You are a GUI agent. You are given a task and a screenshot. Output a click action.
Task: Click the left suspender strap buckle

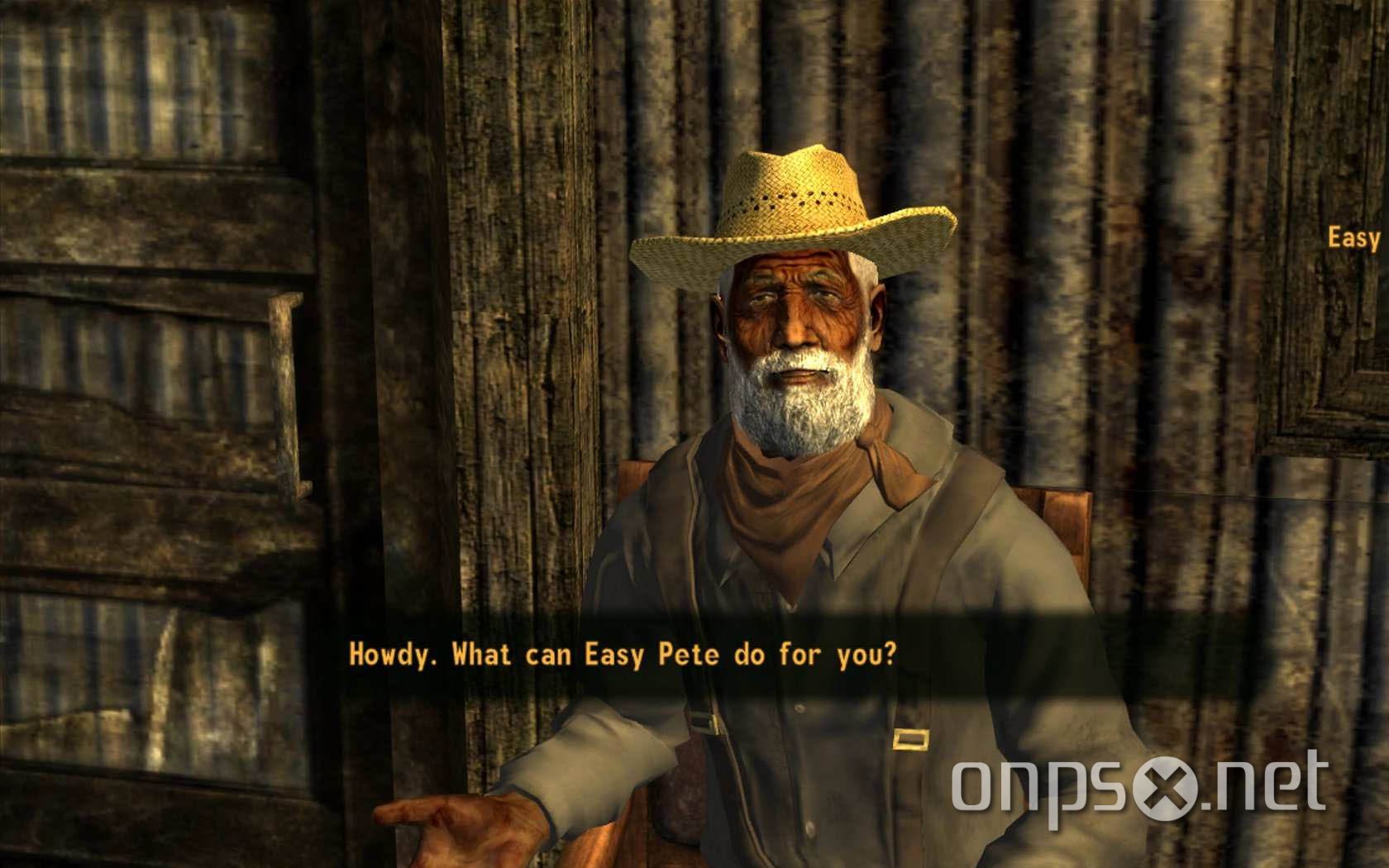point(713,726)
